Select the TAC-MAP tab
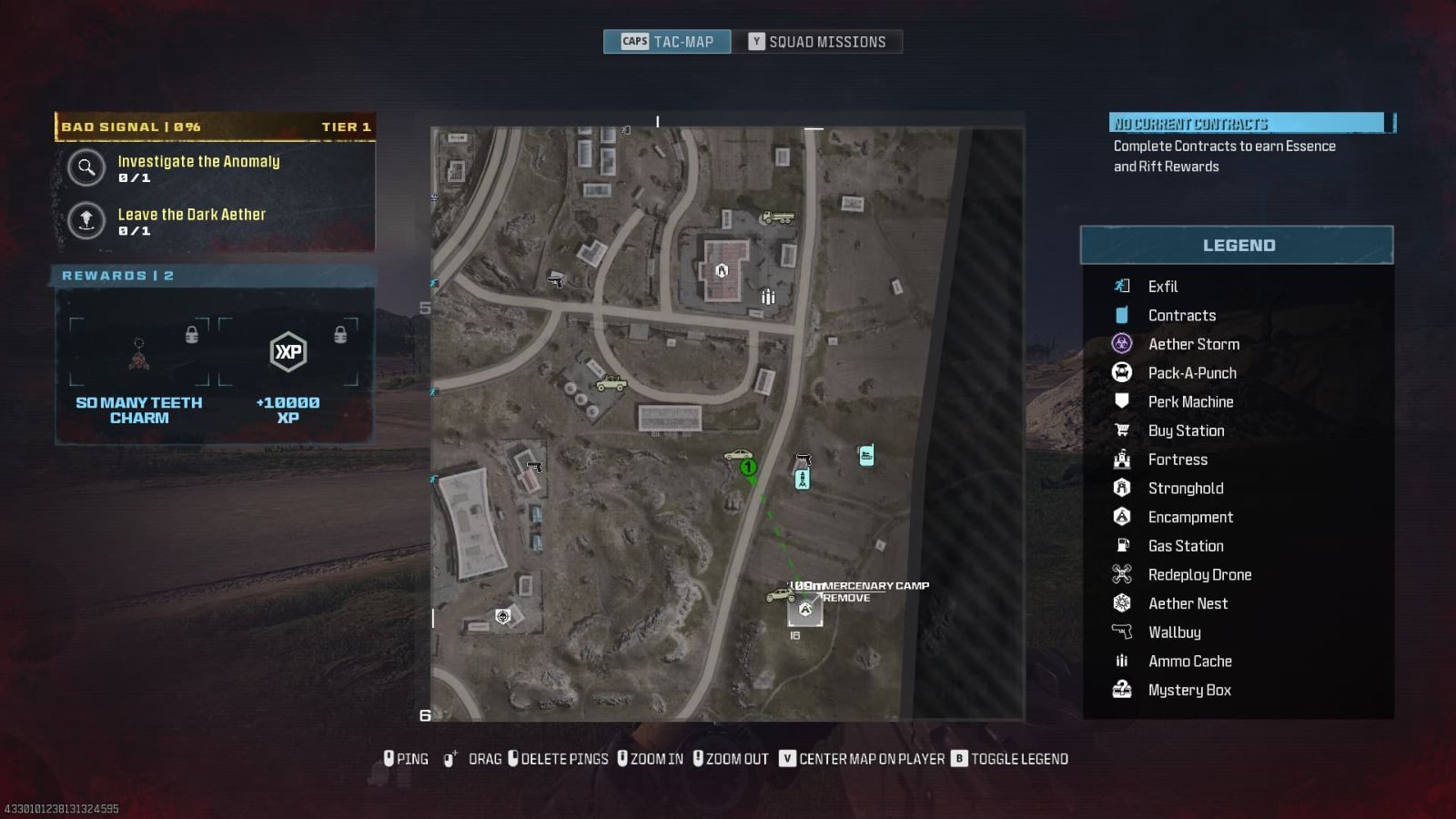The width and height of the screenshot is (1456, 819). tap(667, 41)
